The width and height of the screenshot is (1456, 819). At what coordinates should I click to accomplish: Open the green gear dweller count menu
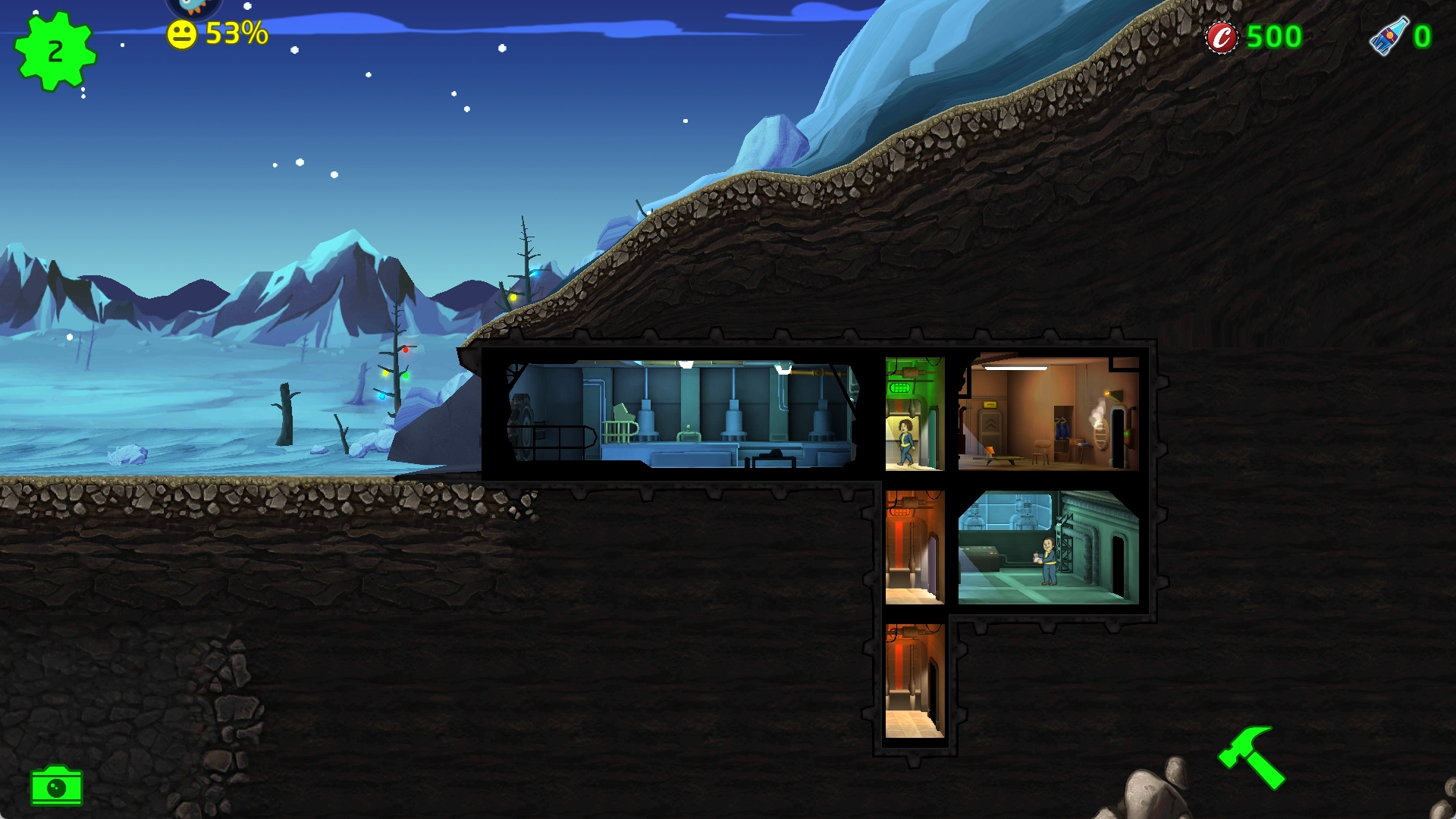click(55, 52)
